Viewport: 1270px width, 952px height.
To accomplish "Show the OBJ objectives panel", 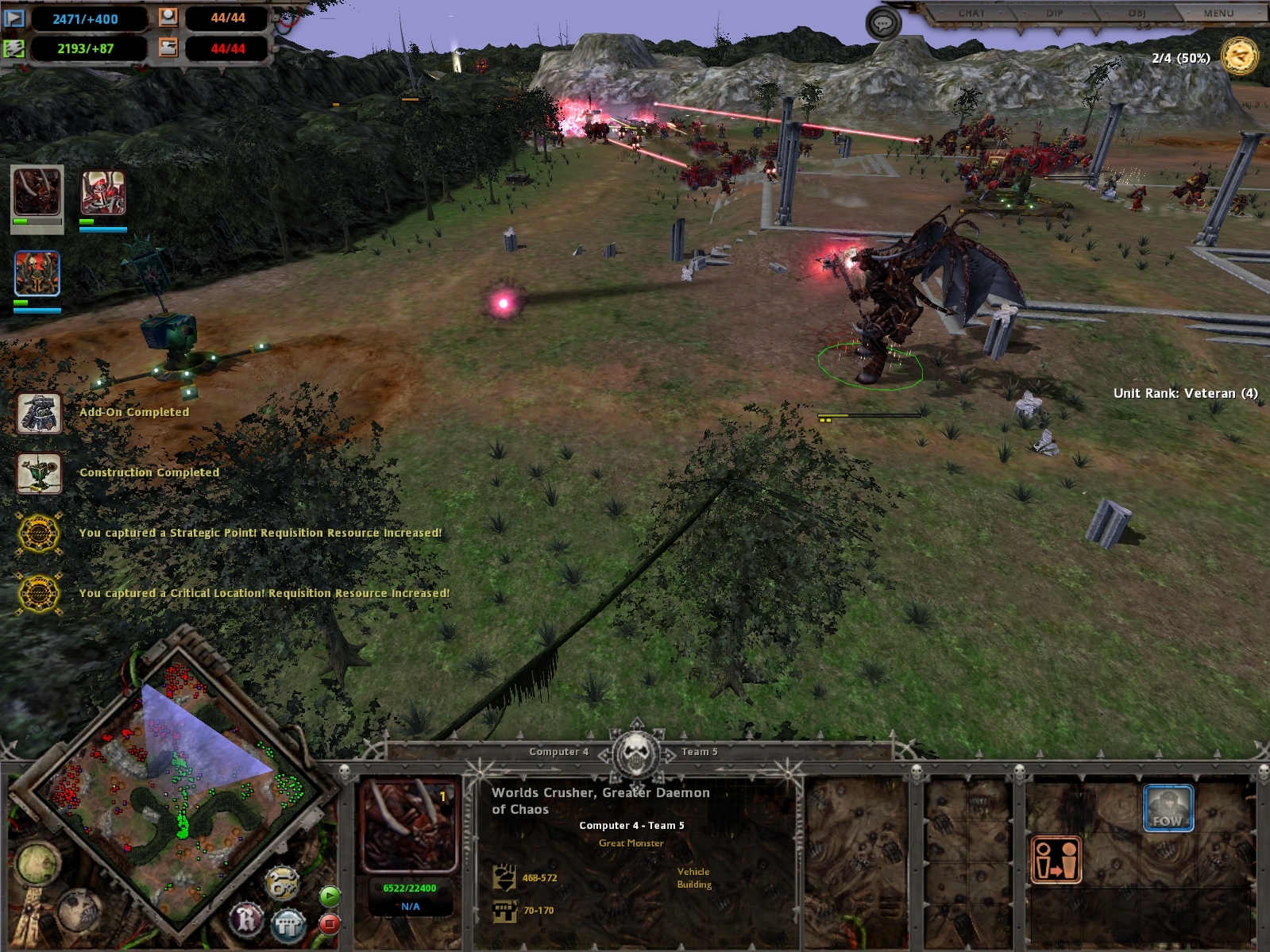I will pos(1137,13).
